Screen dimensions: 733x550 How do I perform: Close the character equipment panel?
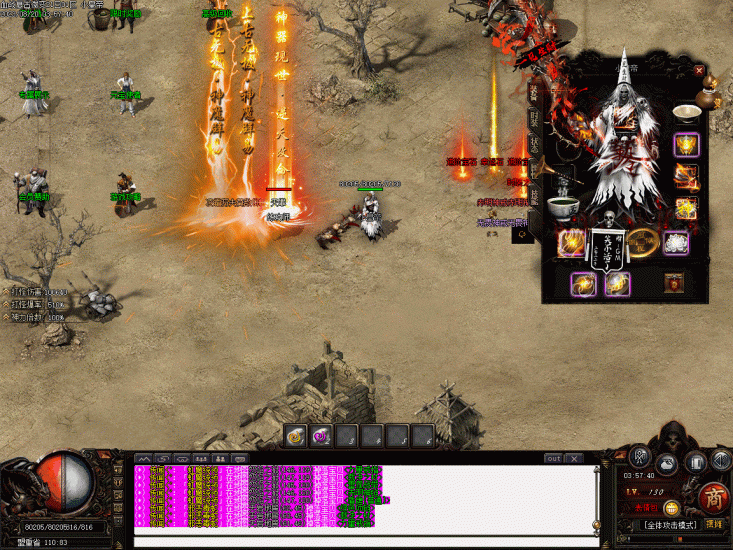point(698,71)
